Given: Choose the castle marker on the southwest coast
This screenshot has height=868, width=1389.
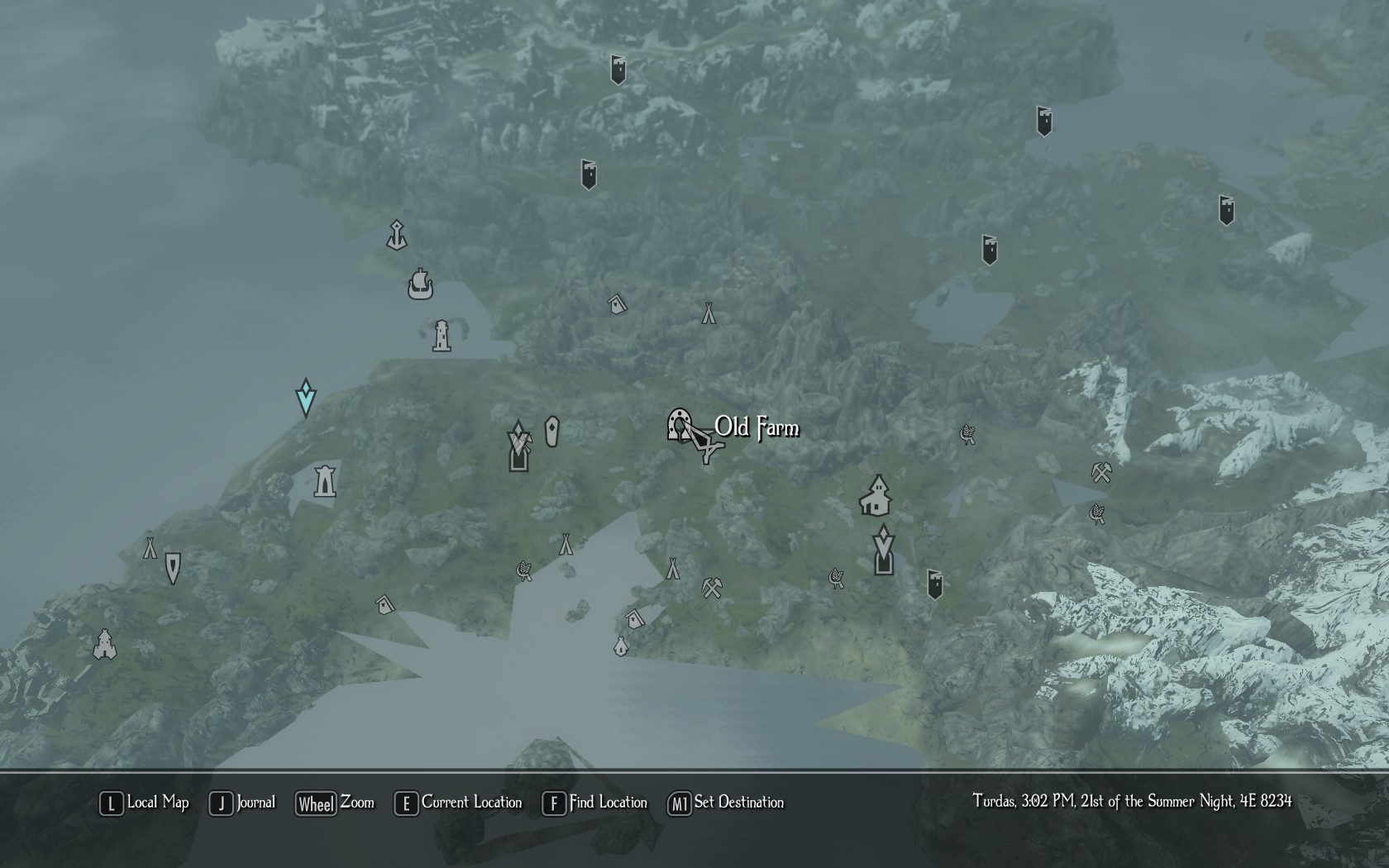Looking at the screenshot, I should [x=104, y=644].
